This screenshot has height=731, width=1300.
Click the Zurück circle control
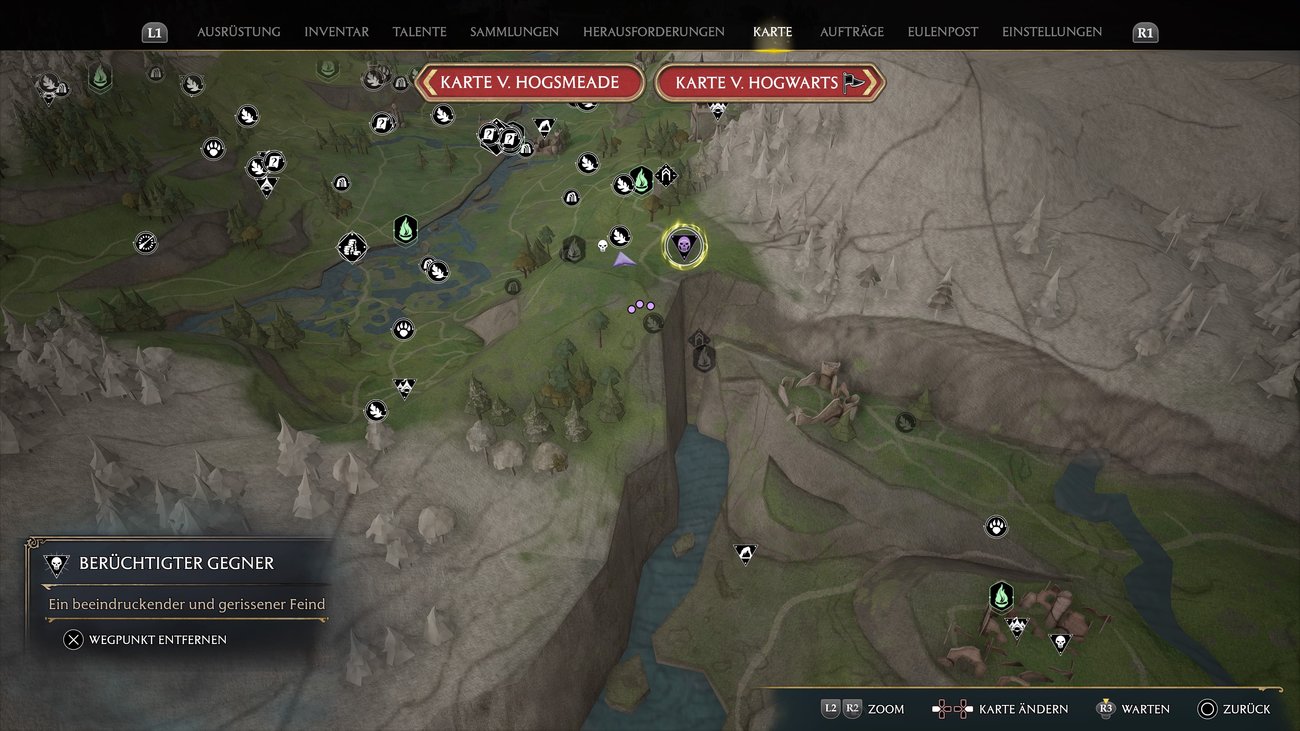(1207, 709)
